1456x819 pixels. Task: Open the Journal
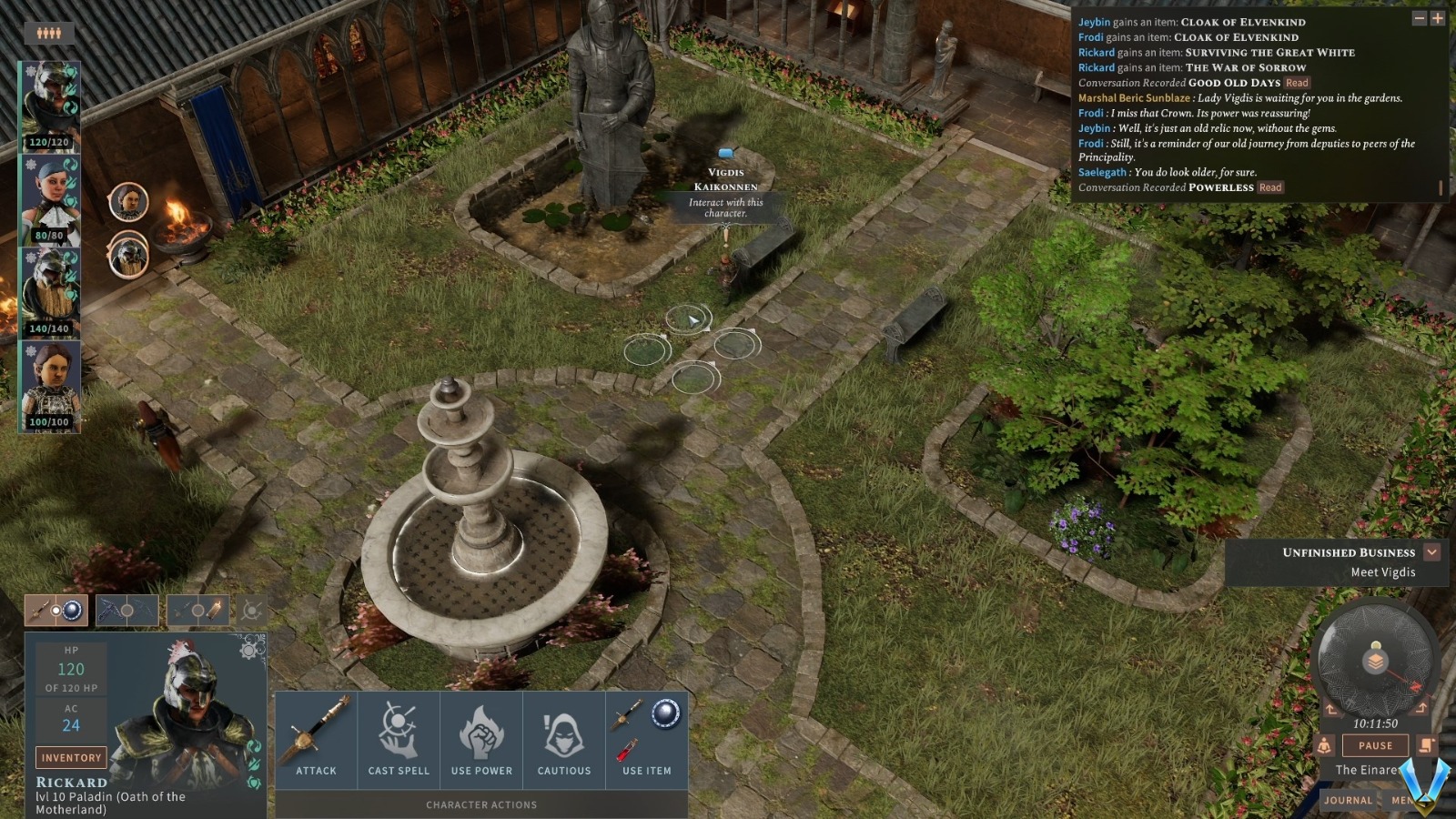tap(1348, 801)
